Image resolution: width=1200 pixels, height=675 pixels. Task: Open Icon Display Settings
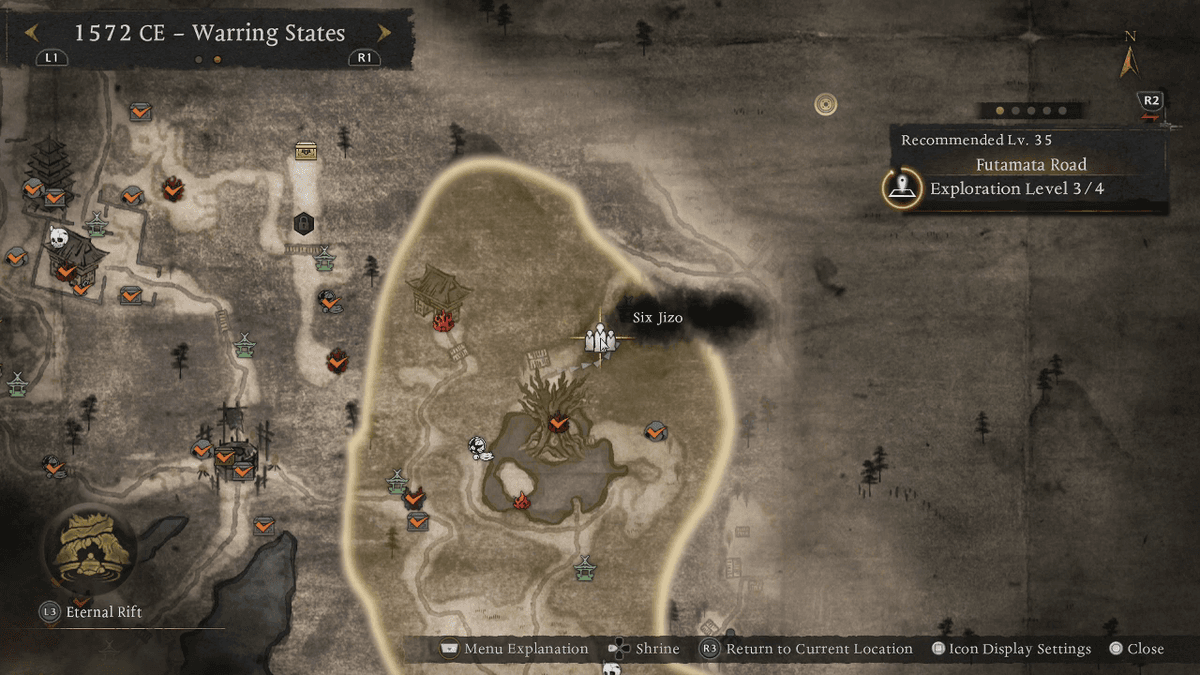1010,649
